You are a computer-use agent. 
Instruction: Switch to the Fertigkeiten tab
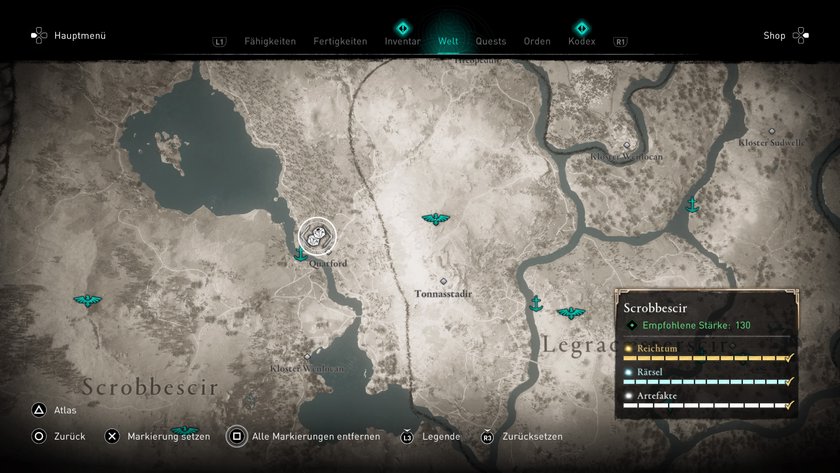tap(340, 42)
